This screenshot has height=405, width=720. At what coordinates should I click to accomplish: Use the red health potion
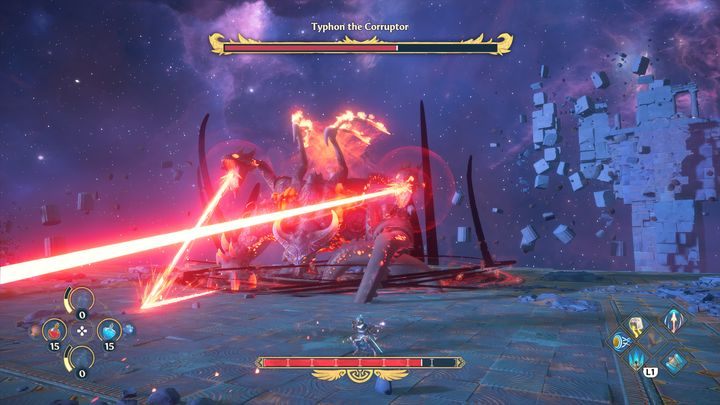[x=54, y=329]
